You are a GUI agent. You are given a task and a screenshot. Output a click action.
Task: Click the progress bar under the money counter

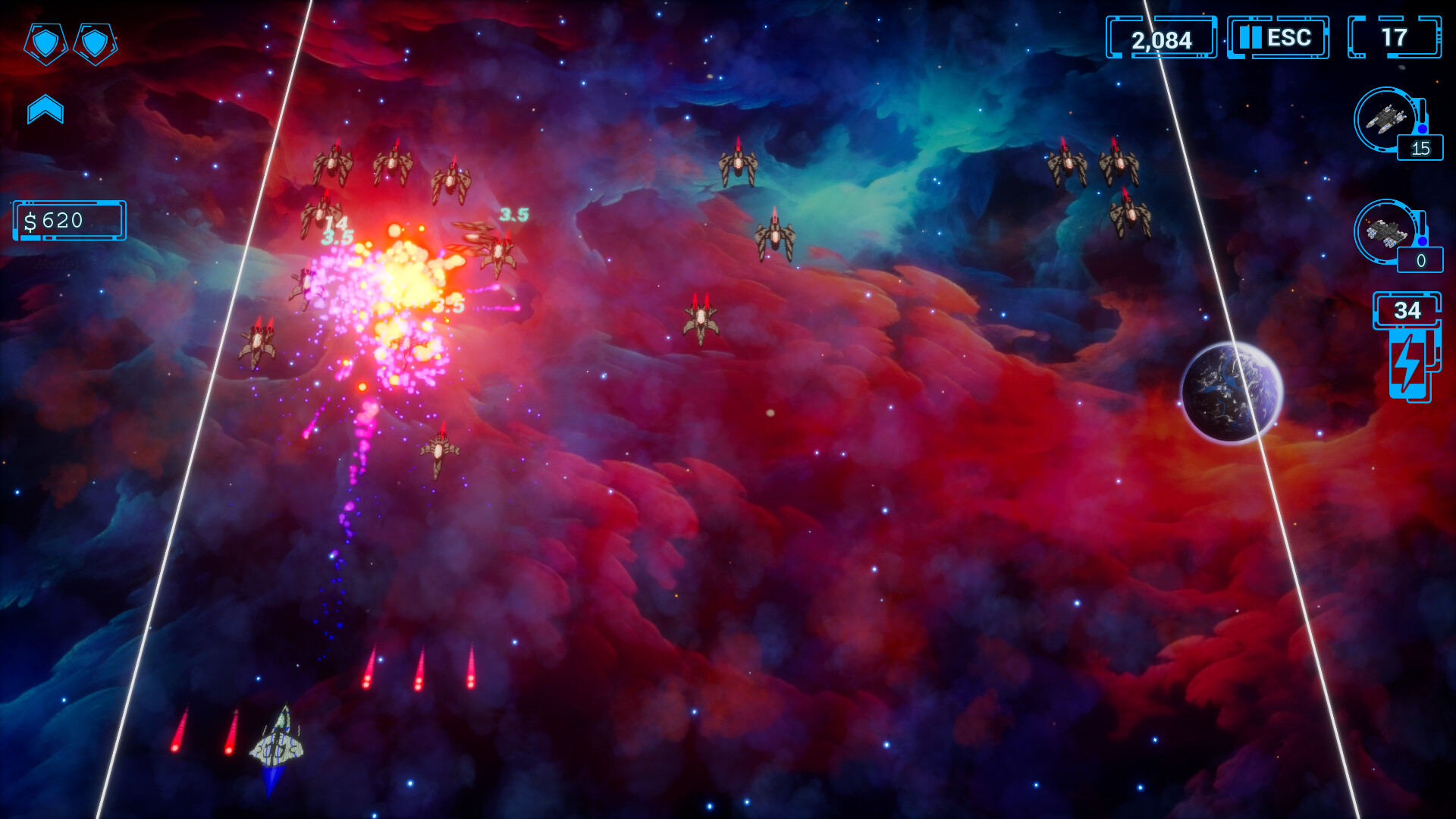[x=68, y=237]
